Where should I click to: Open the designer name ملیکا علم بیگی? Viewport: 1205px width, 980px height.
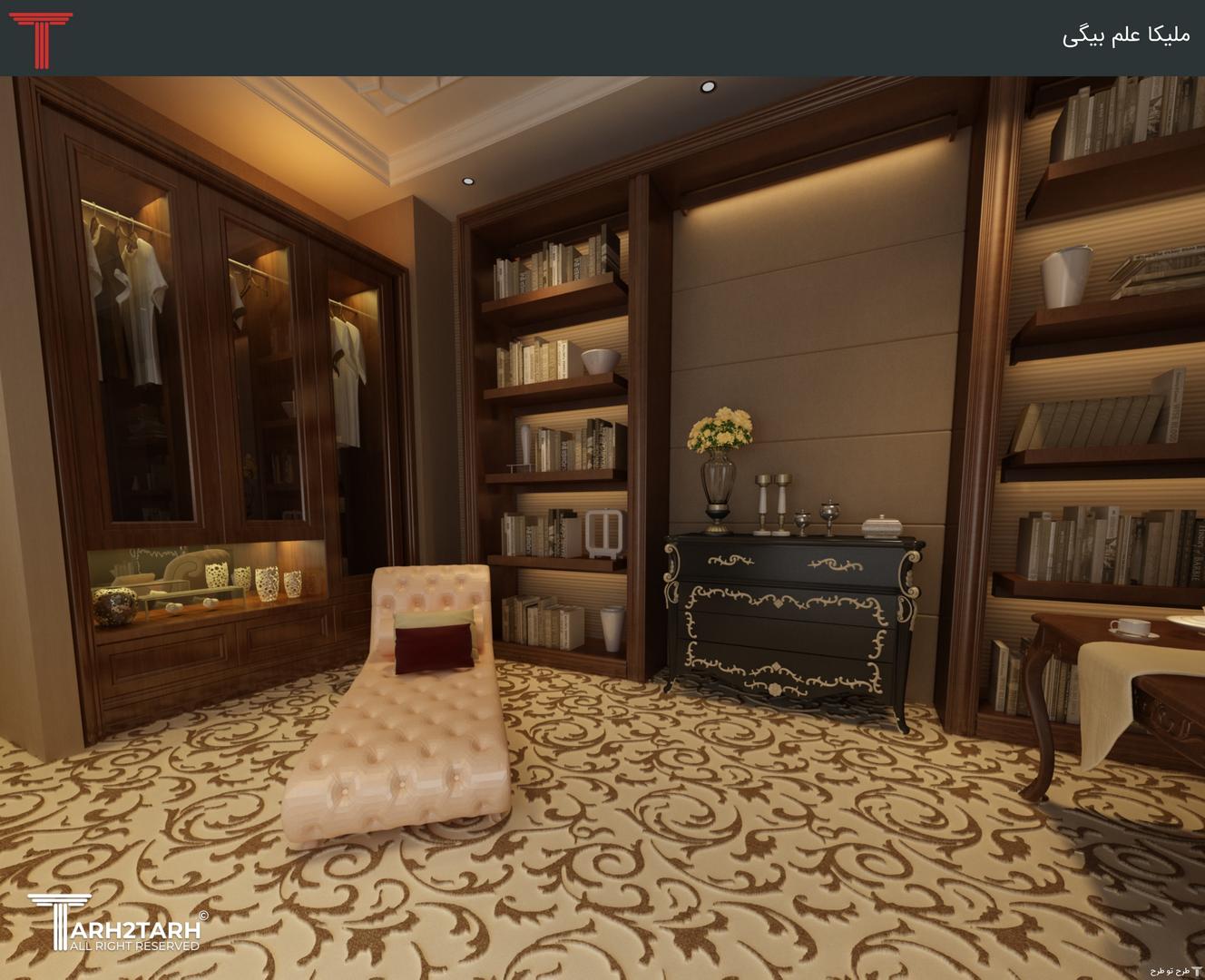pos(1125,36)
